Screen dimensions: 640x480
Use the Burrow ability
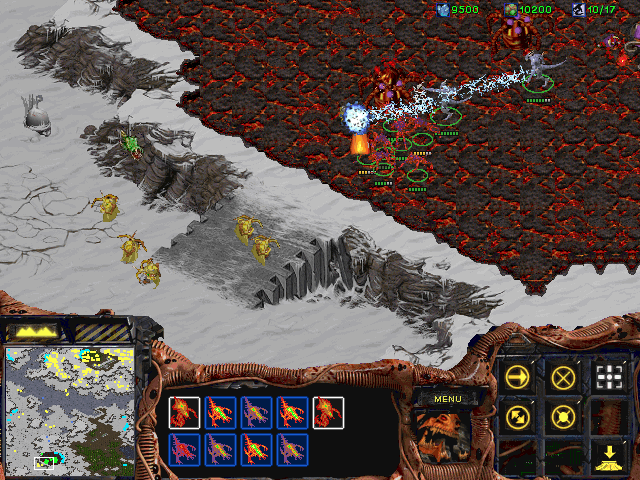tap(609, 455)
